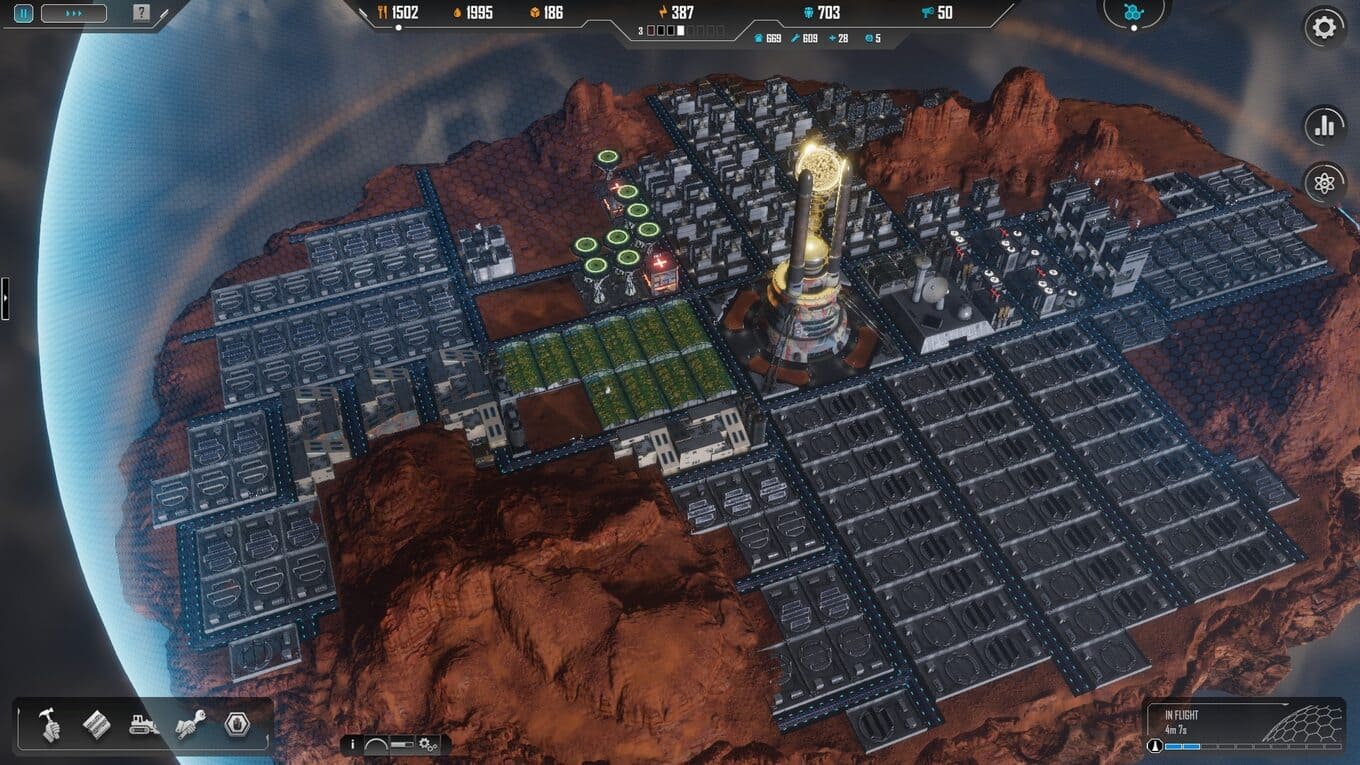This screenshot has width=1360, height=765.
Task: Pause the game with the pause button
Action: (x=23, y=14)
